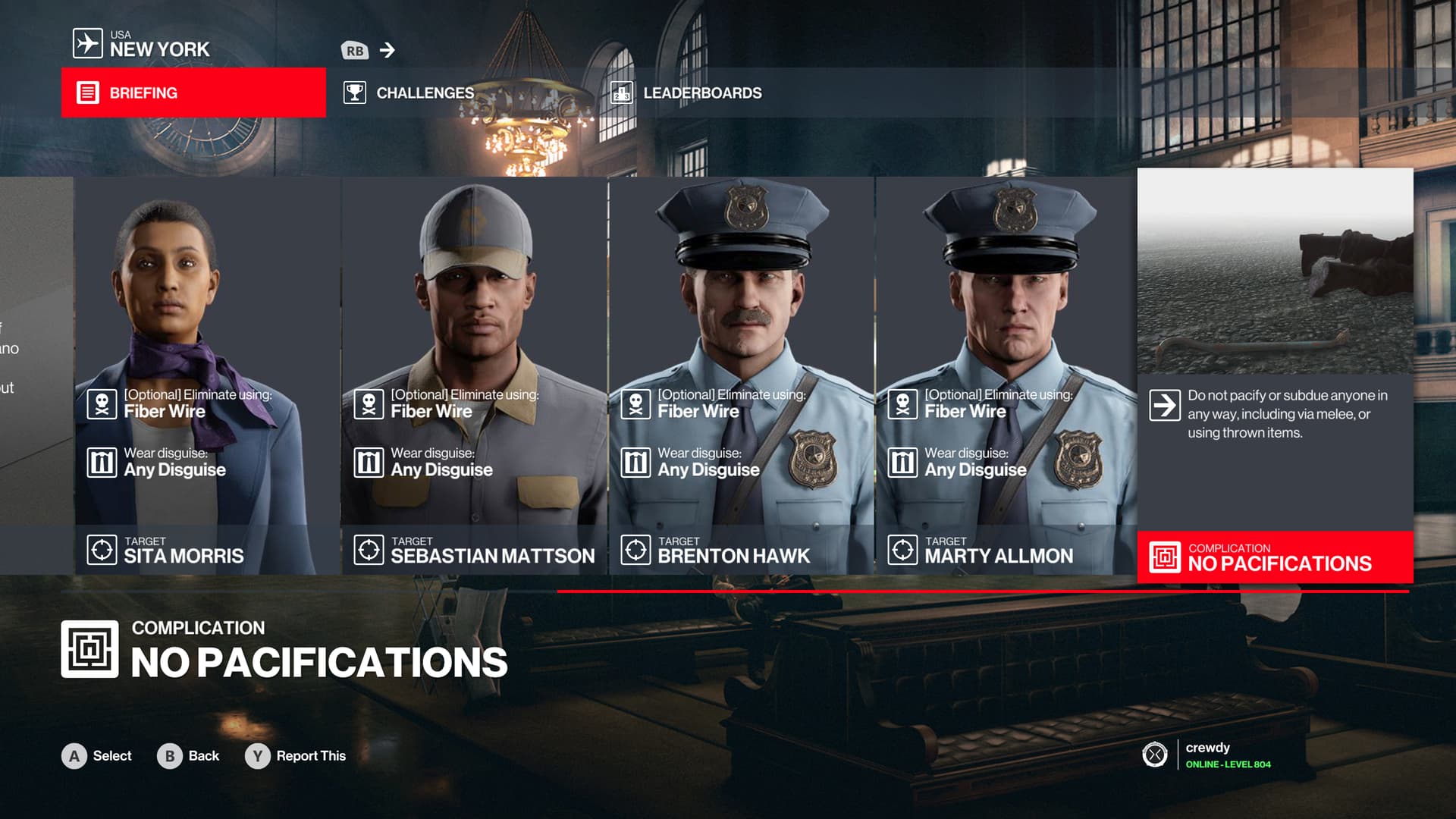The width and height of the screenshot is (1456, 819).
Task: Open the Briefing tab
Action: [x=193, y=93]
